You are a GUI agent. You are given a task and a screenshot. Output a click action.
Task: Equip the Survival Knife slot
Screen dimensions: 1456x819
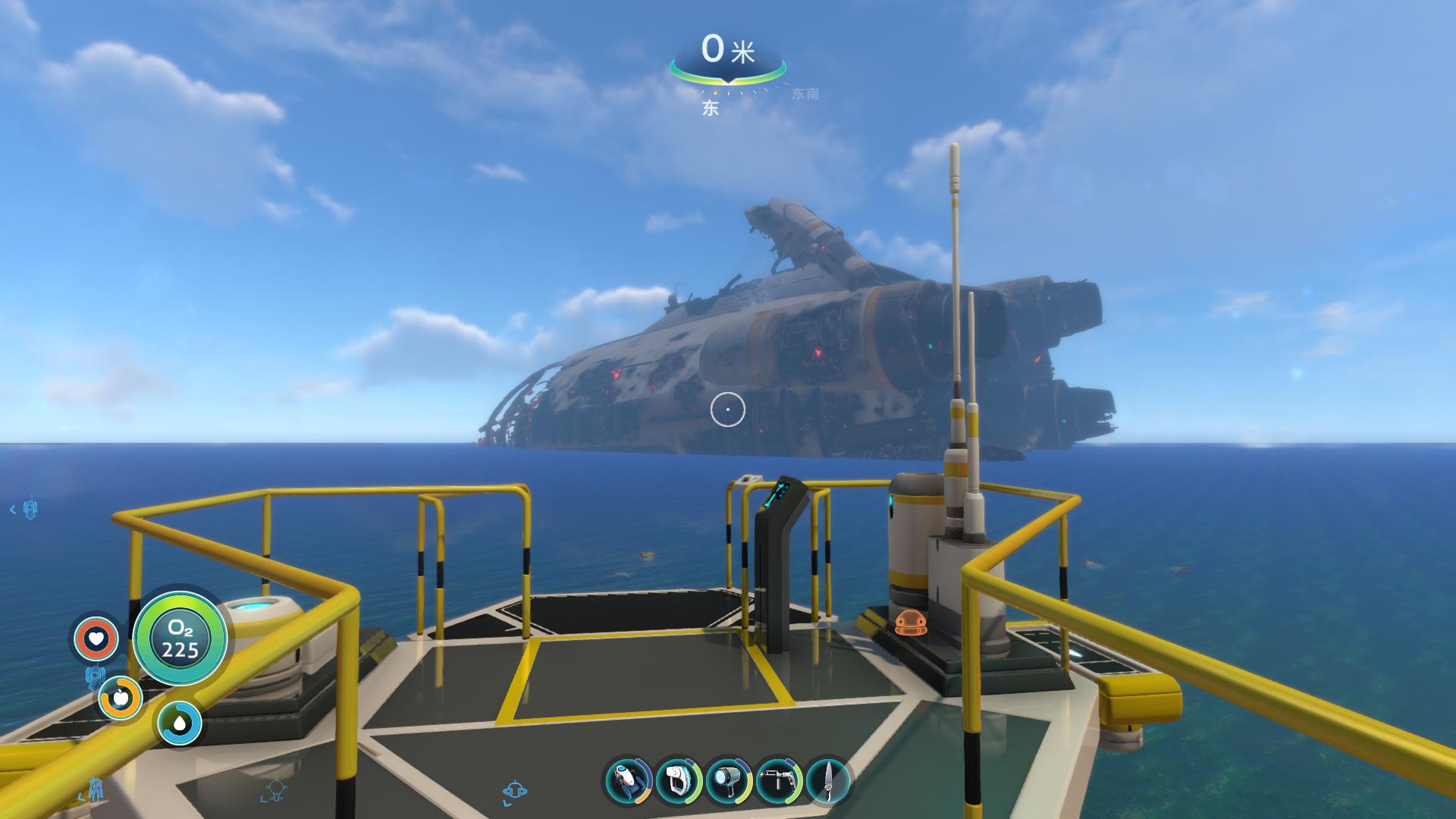(x=828, y=780)
